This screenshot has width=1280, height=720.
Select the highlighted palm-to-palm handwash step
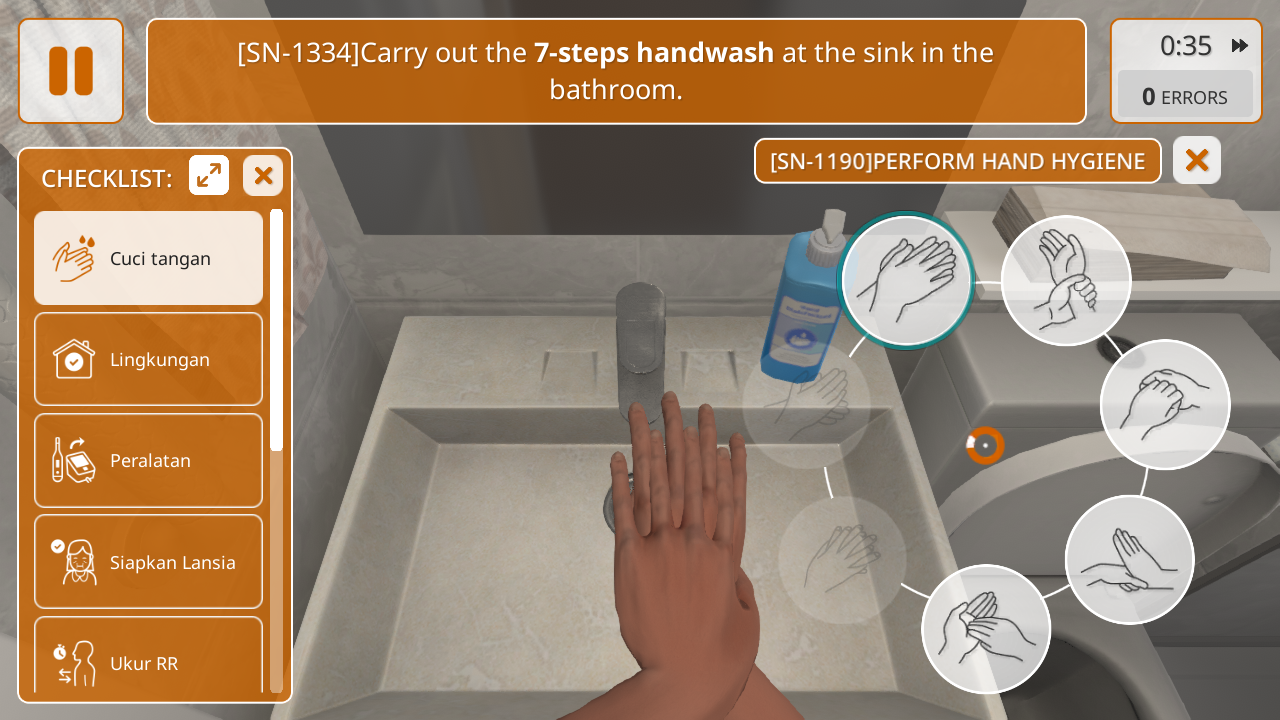coord(906,280)
